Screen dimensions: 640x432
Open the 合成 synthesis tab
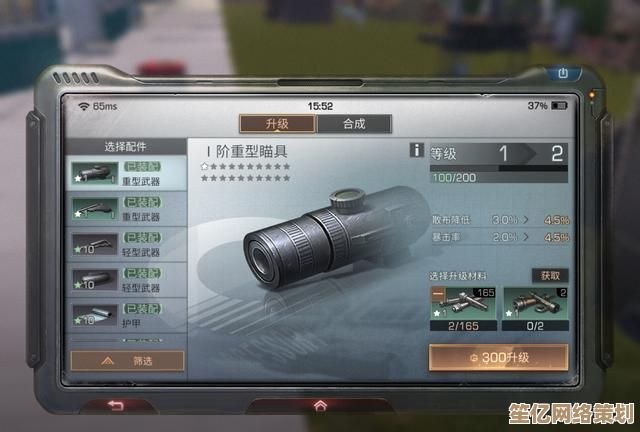pyautogui.click(x=353, y=124)
